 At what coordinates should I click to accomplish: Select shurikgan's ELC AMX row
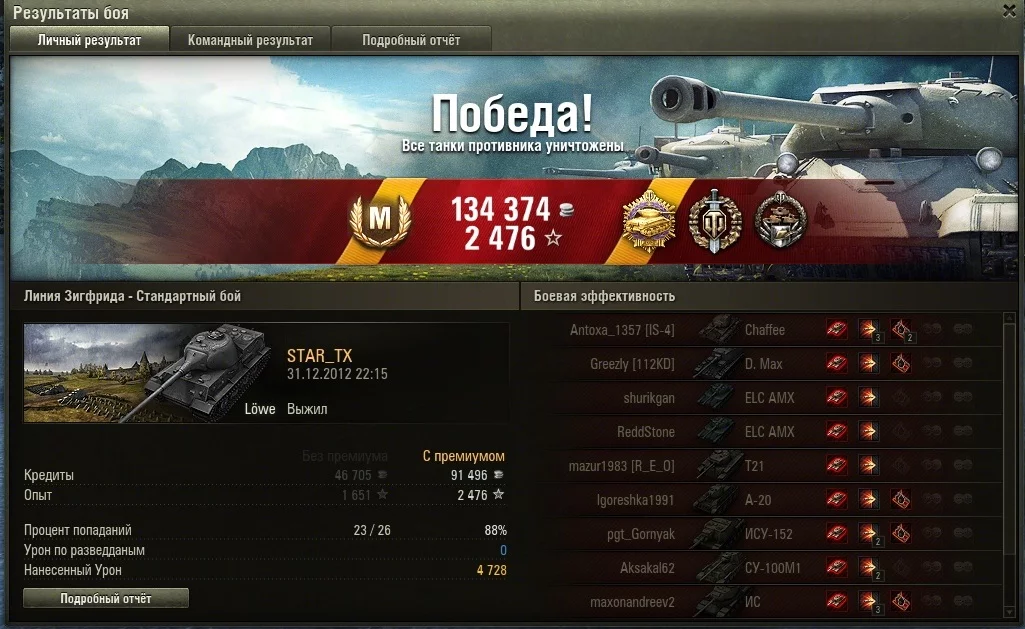(760, 398)
